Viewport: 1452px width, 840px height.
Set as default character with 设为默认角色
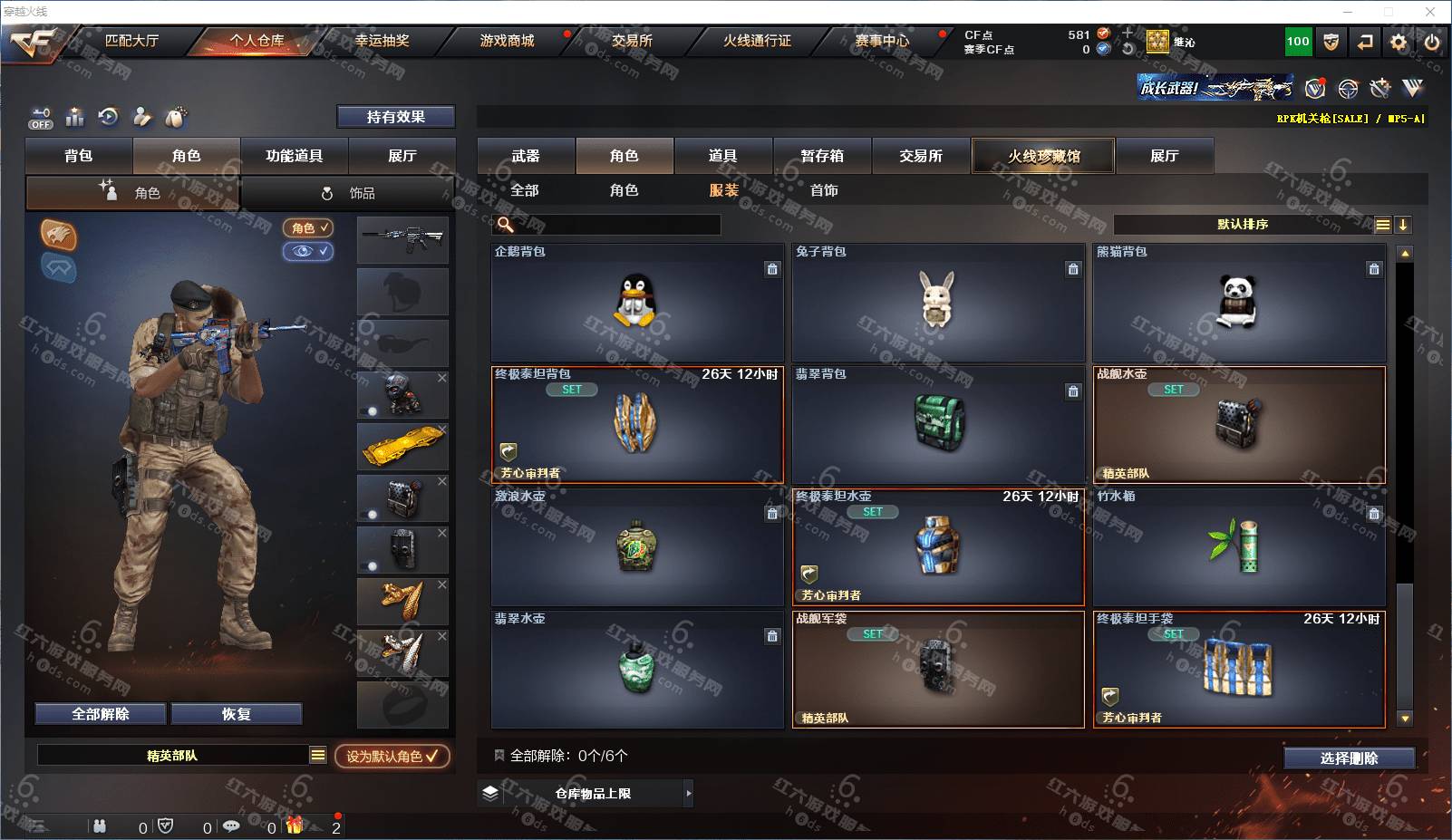[x=392, y=756]
